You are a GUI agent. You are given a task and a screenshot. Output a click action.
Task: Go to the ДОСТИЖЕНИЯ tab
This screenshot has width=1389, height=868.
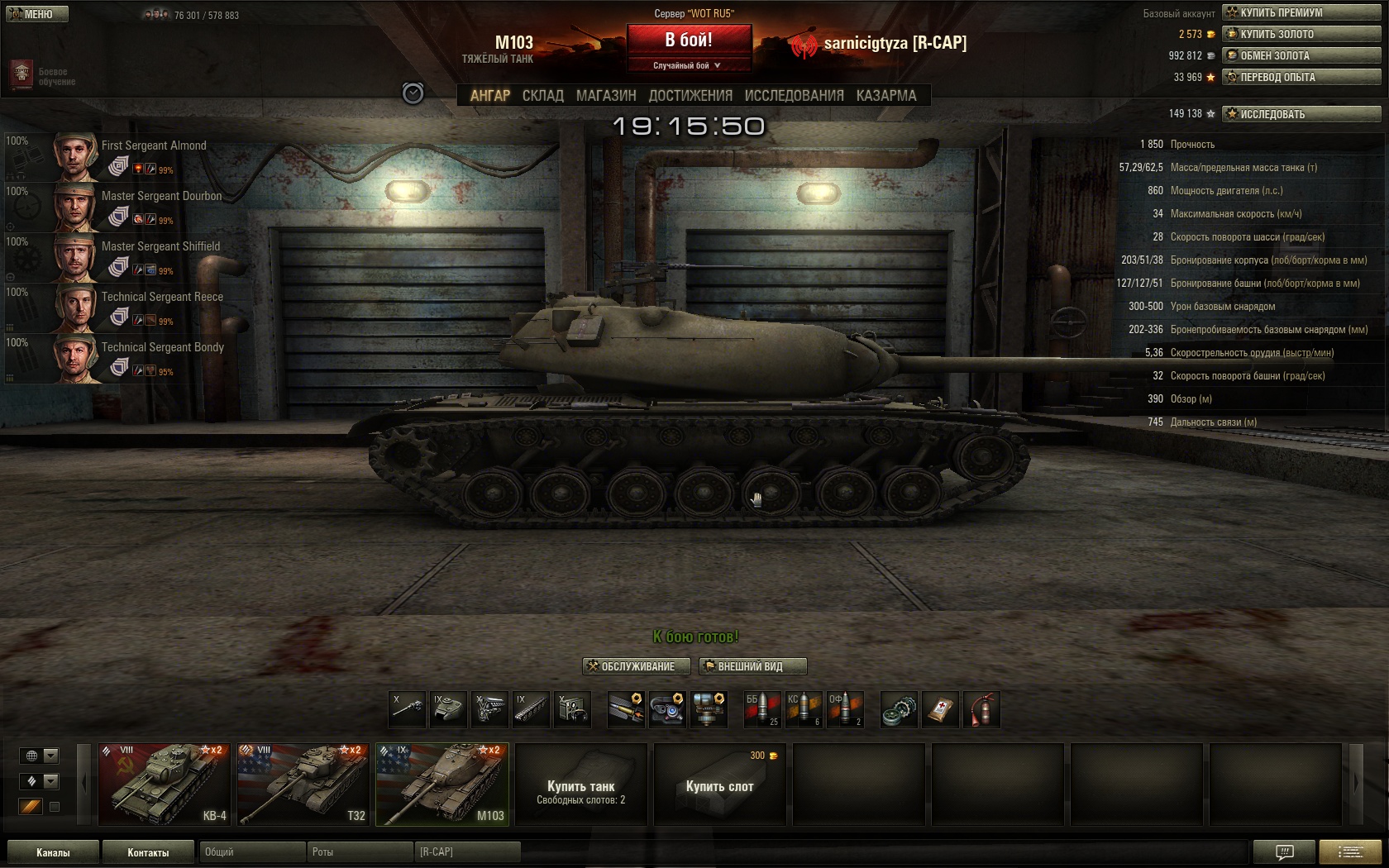tap(690, 96)
